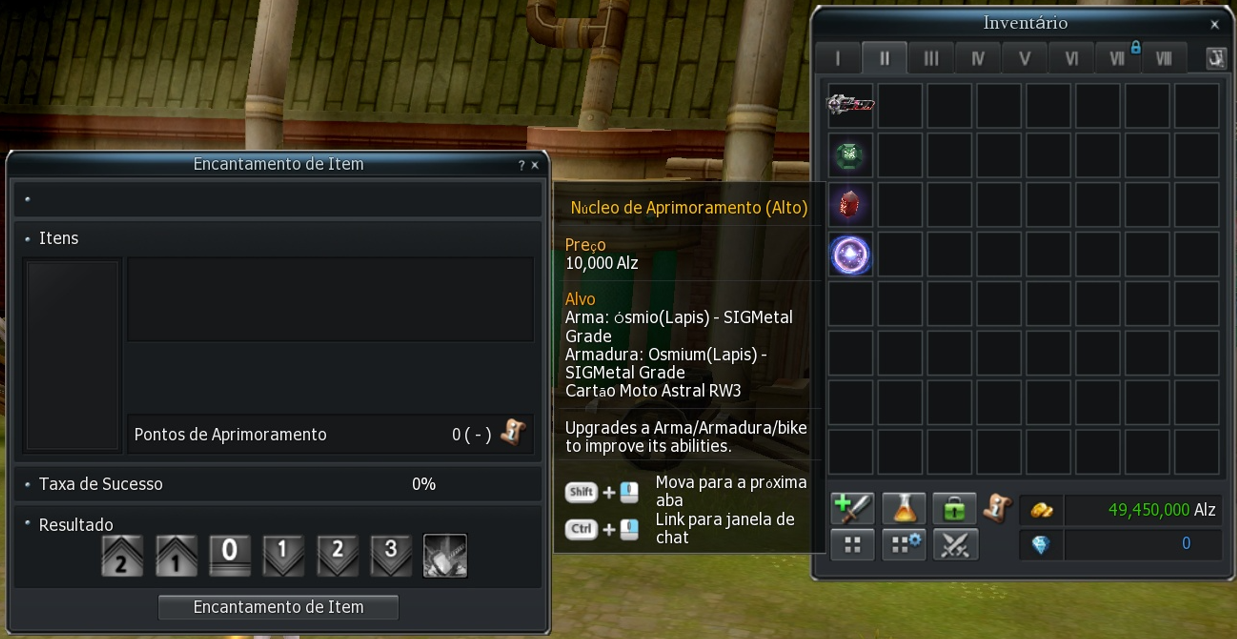Click the hammer icon in Resultado row
Image resolution: width=1237 pixels, height=639 pixels.
coord(445,556)
